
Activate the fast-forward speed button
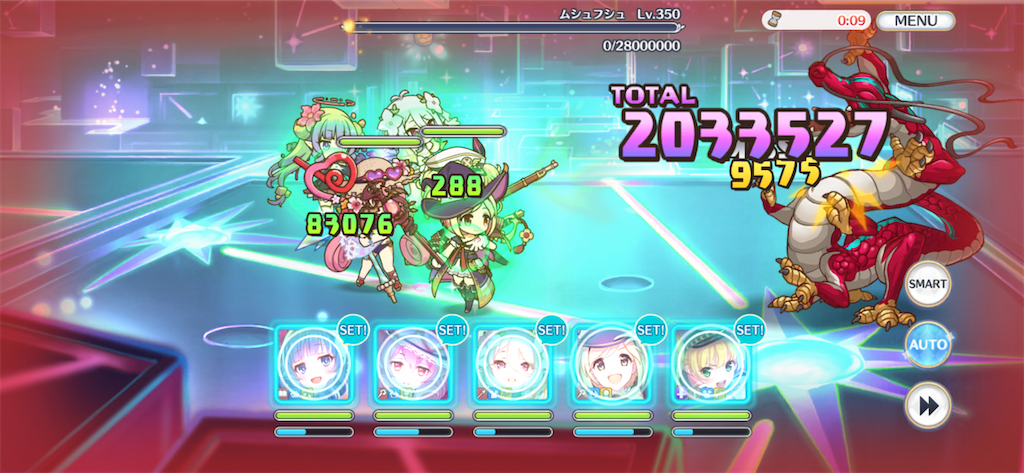coord(927,407)
